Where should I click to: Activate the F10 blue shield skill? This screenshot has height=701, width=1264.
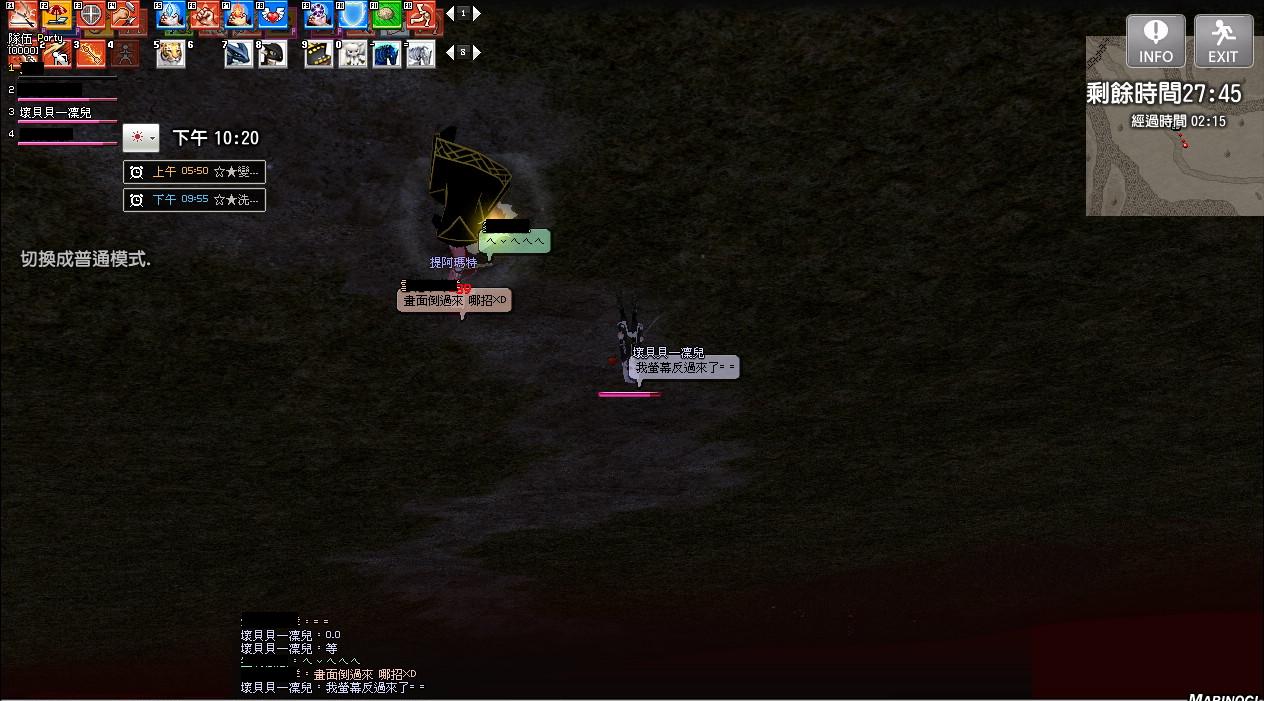point(352,15)
